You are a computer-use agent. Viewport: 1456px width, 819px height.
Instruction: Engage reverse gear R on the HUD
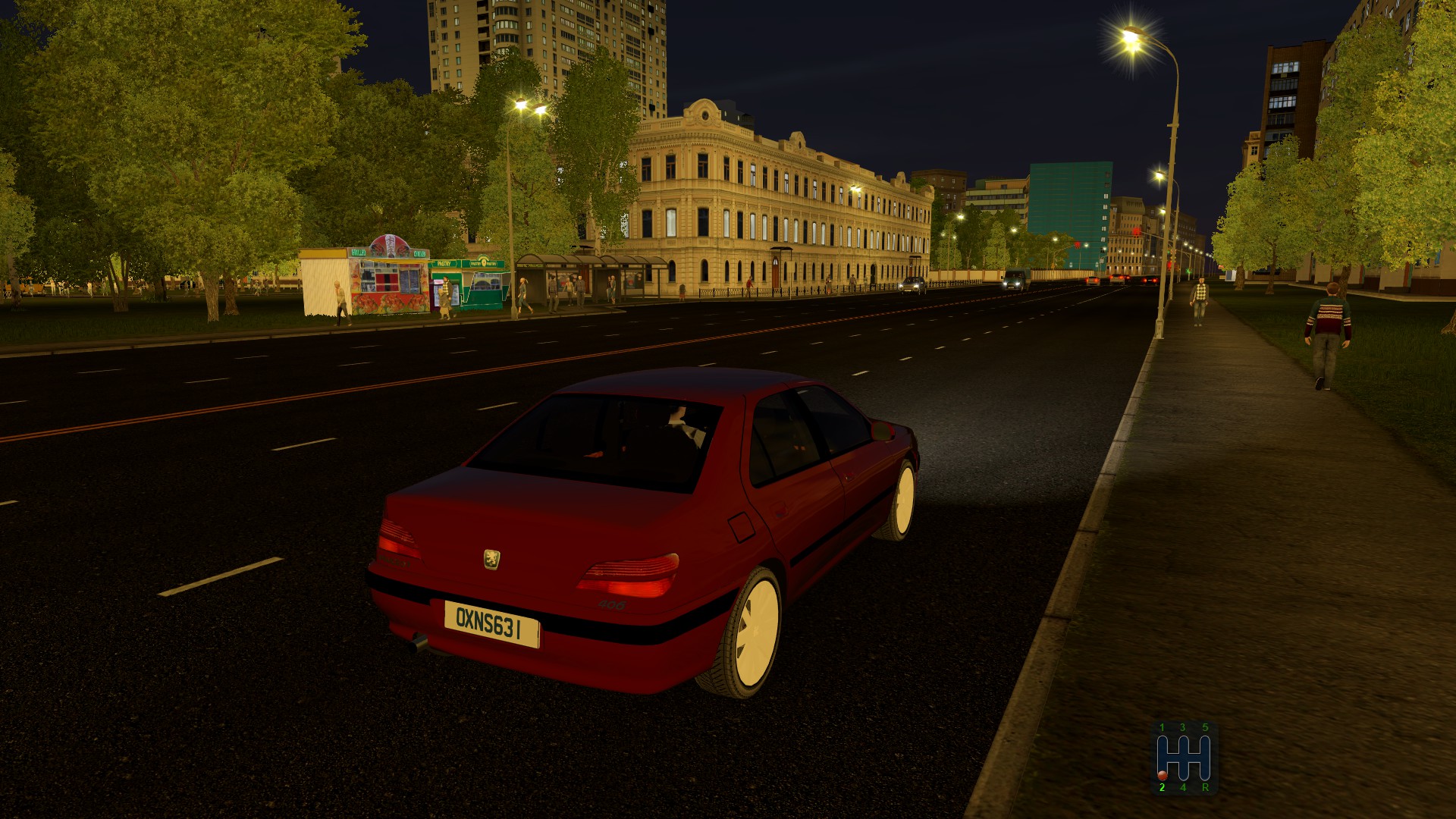(x=1207, y=789)
